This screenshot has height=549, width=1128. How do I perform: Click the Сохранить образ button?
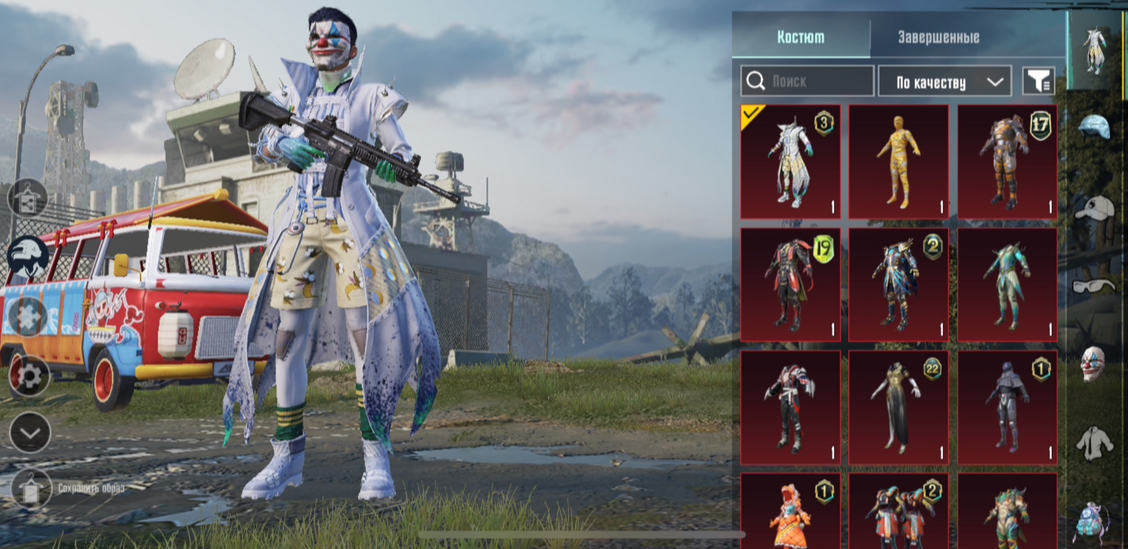tap(32, 489)
